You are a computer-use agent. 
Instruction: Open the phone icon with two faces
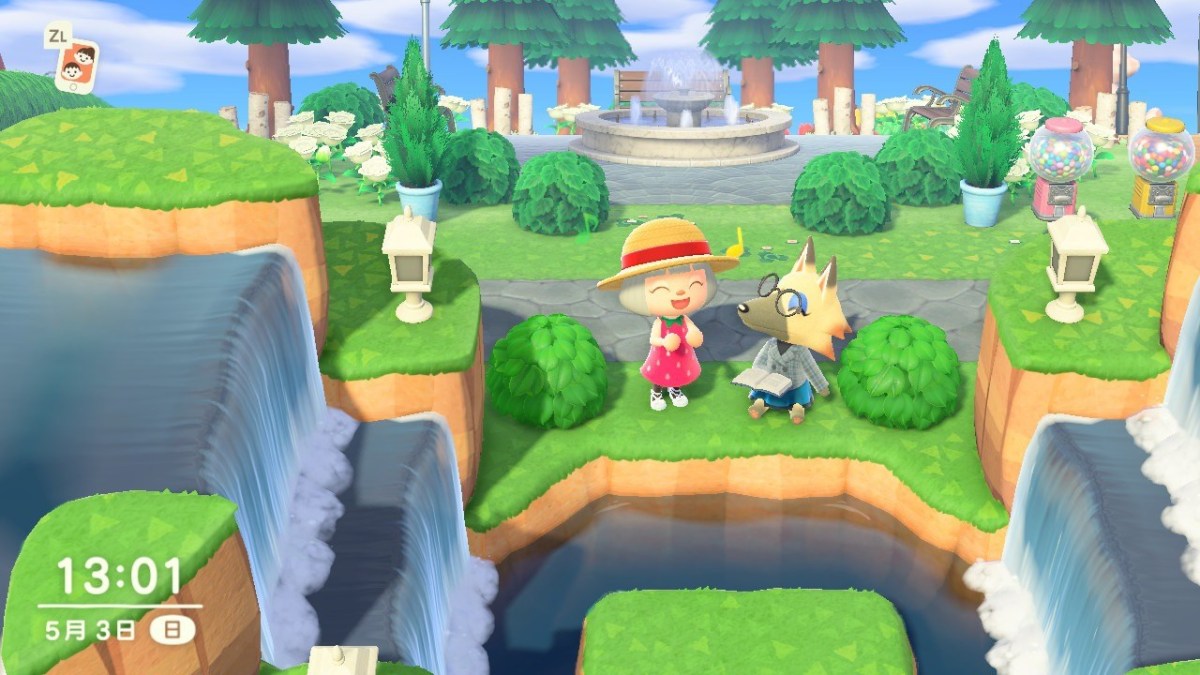click(77, 66)
